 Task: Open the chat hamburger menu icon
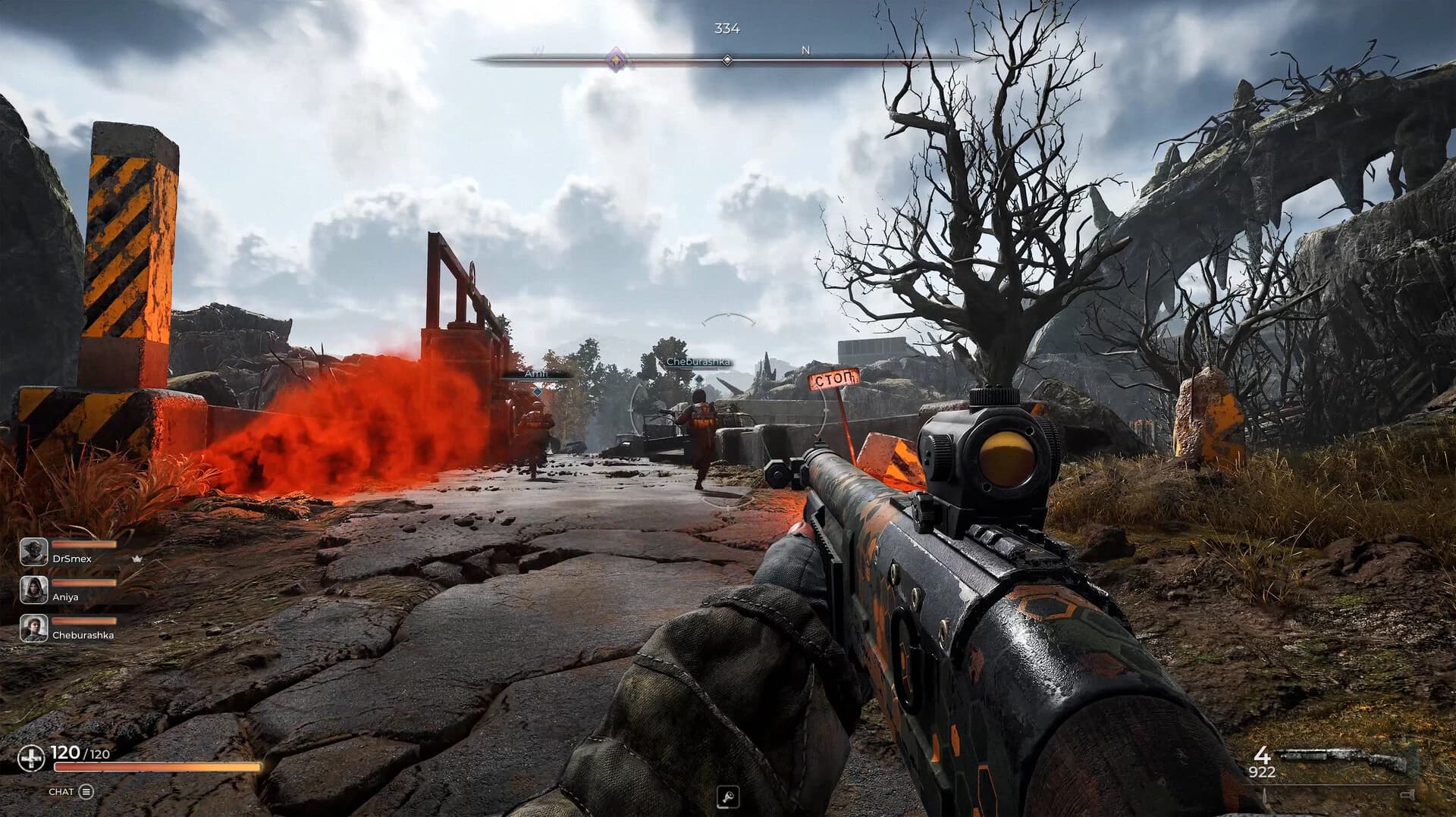tap(86, 790)
